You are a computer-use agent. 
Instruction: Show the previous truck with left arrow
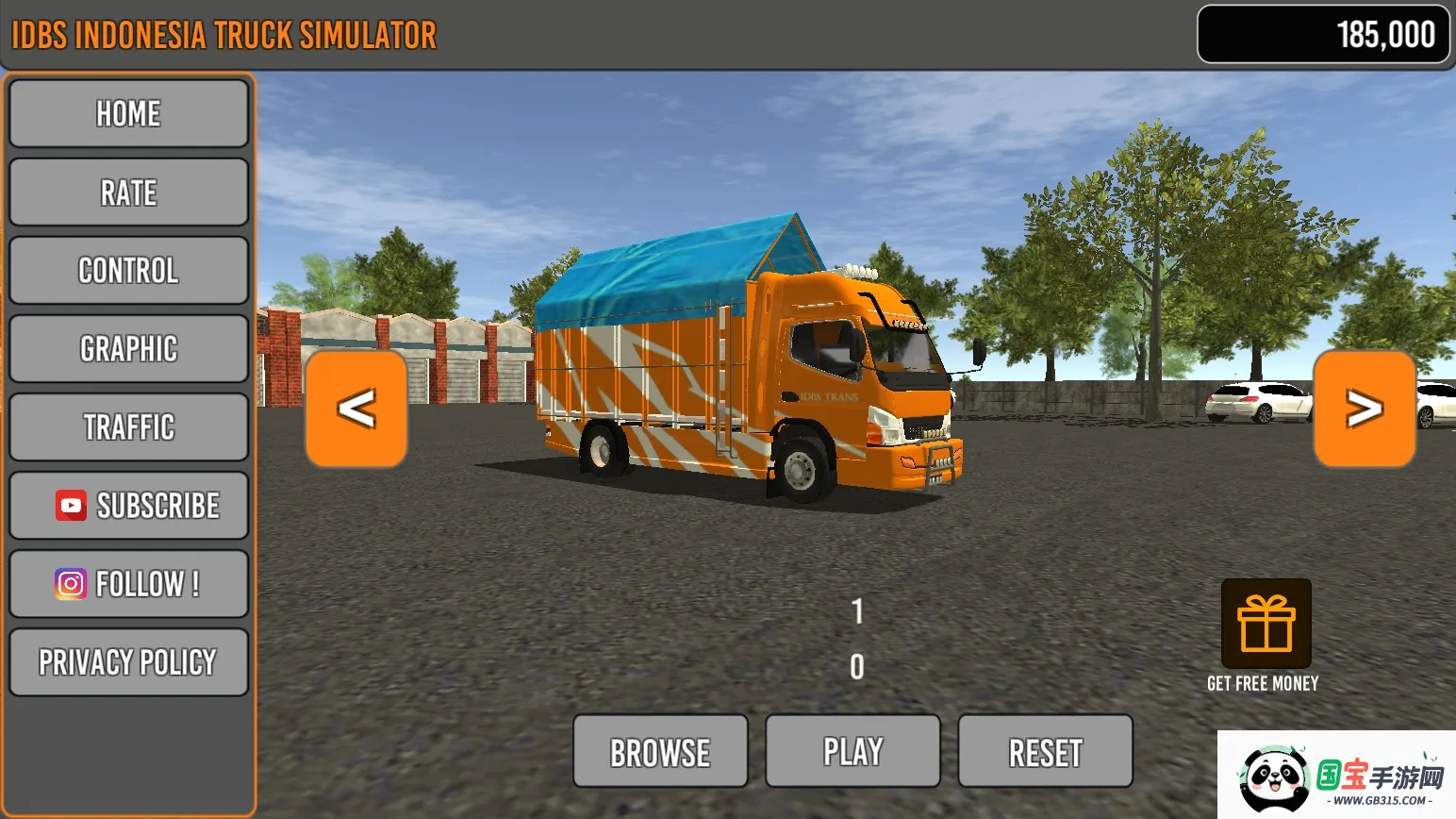click(x=356, y=409)
